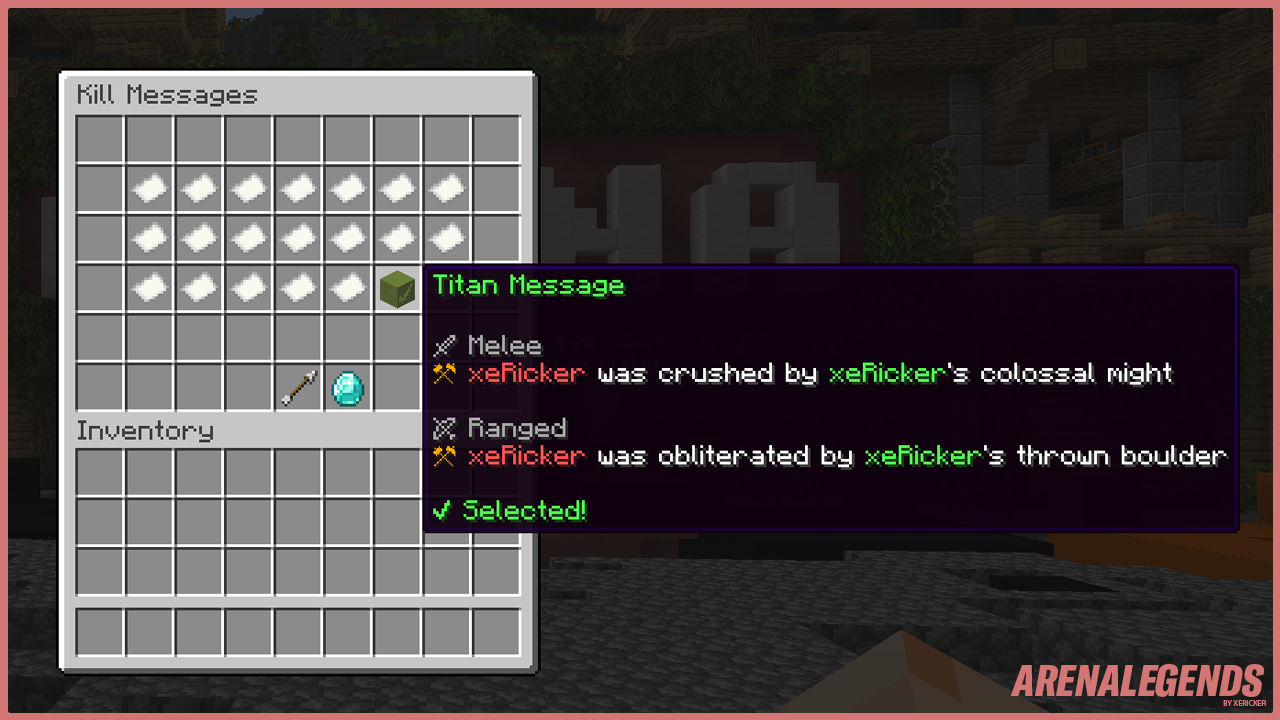Toggle selection of the checkmarked Titan Message
Image resolution: width=1280 pixels, height=720 pixels.
(x=397, y=287)
